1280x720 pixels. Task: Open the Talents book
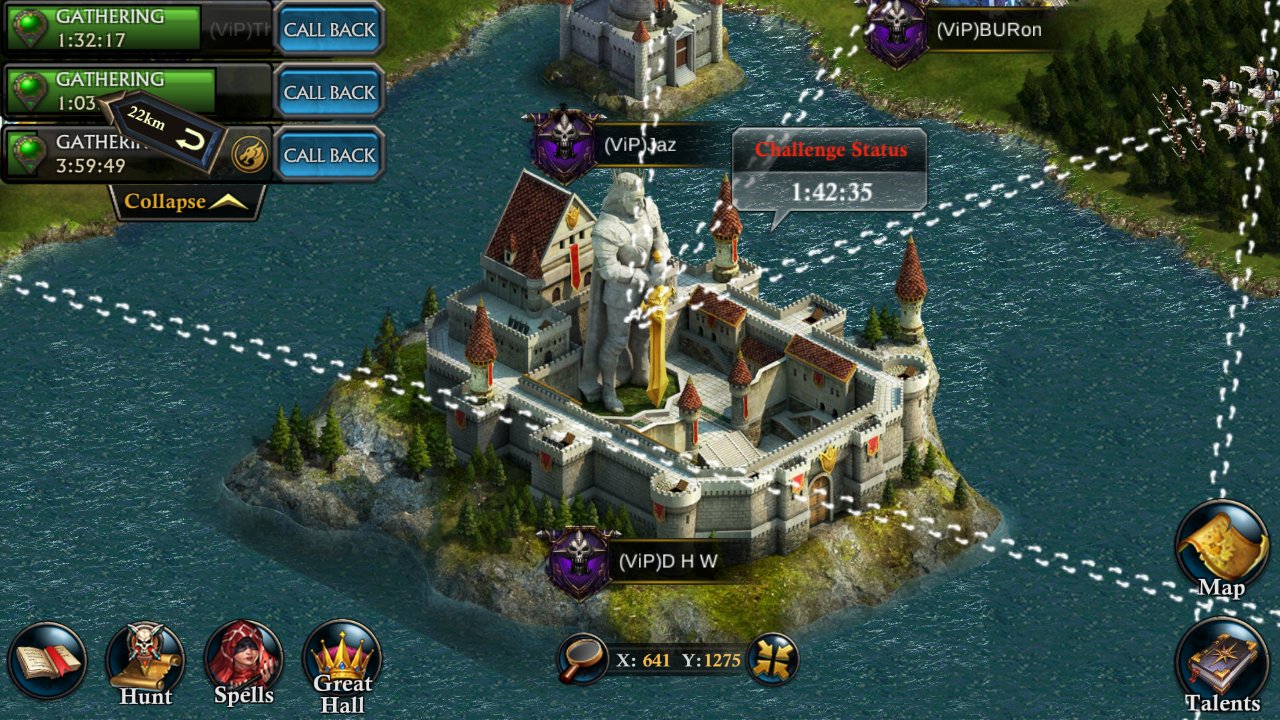(1222, 667)
